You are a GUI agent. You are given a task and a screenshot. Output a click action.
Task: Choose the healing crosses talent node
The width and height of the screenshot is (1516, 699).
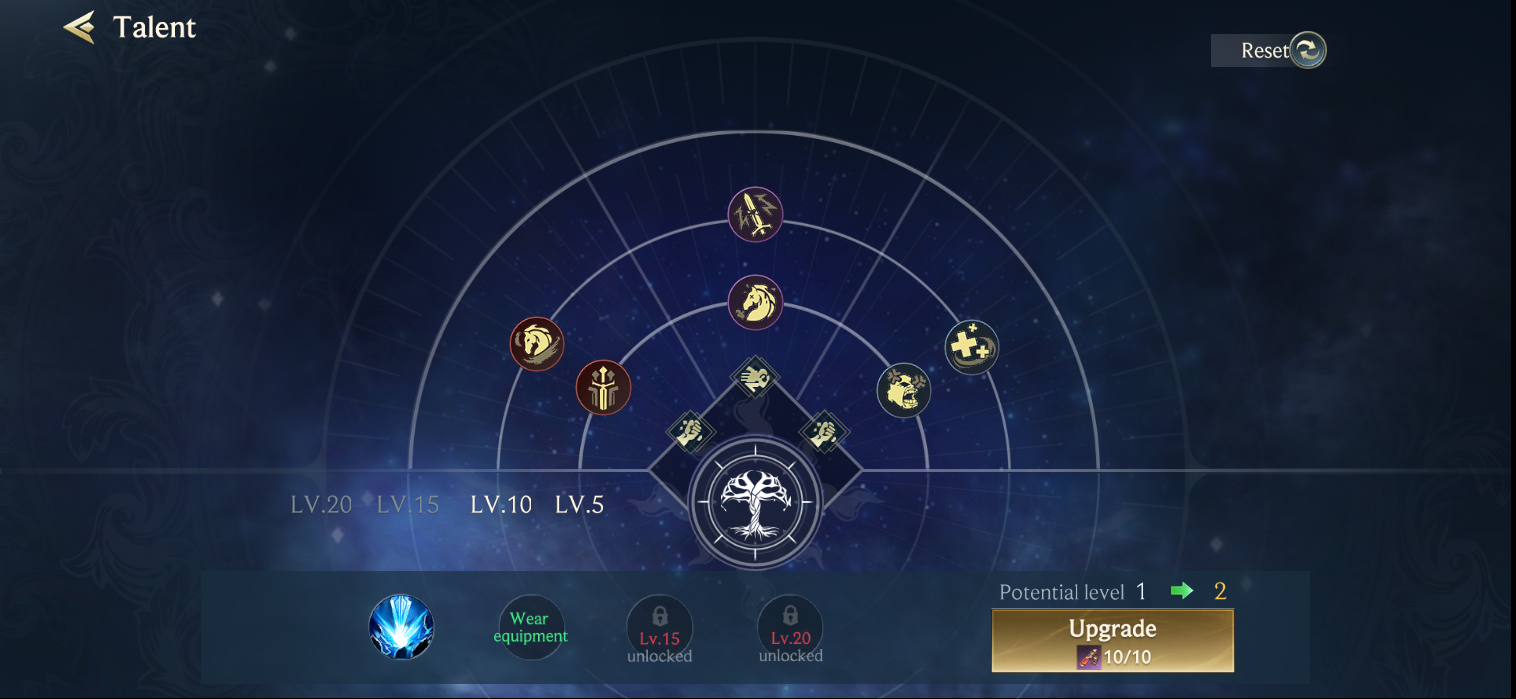tap(972, 347)
